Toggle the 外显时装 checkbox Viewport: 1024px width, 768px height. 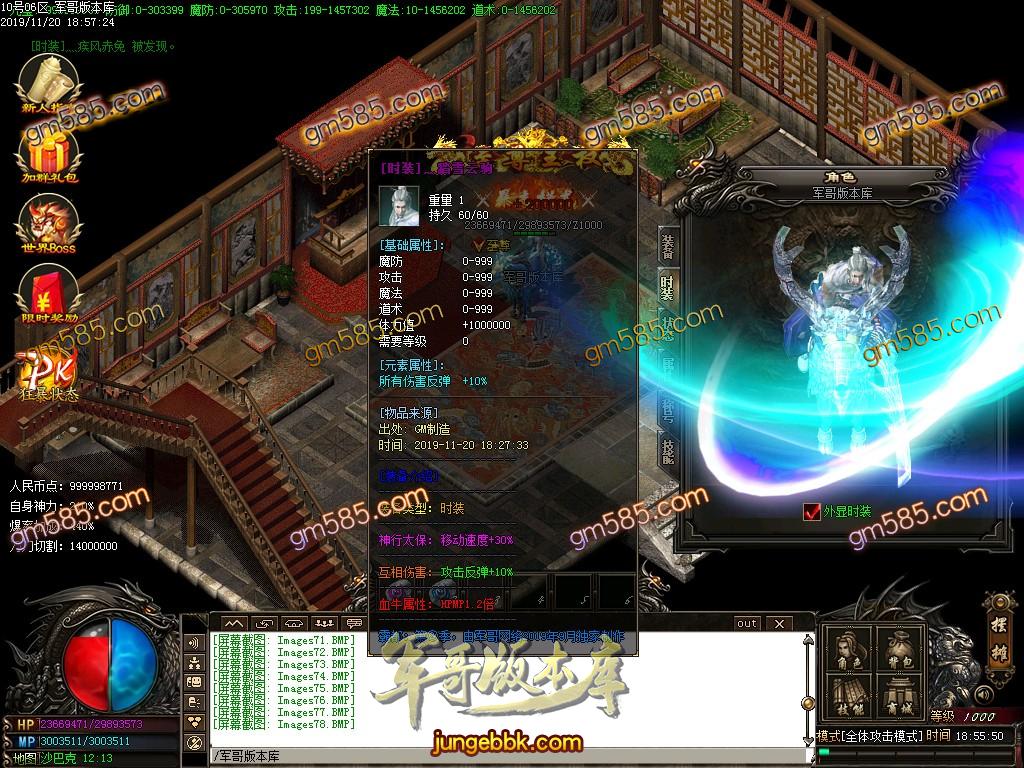pyautogui.click(x=811, y=512)
